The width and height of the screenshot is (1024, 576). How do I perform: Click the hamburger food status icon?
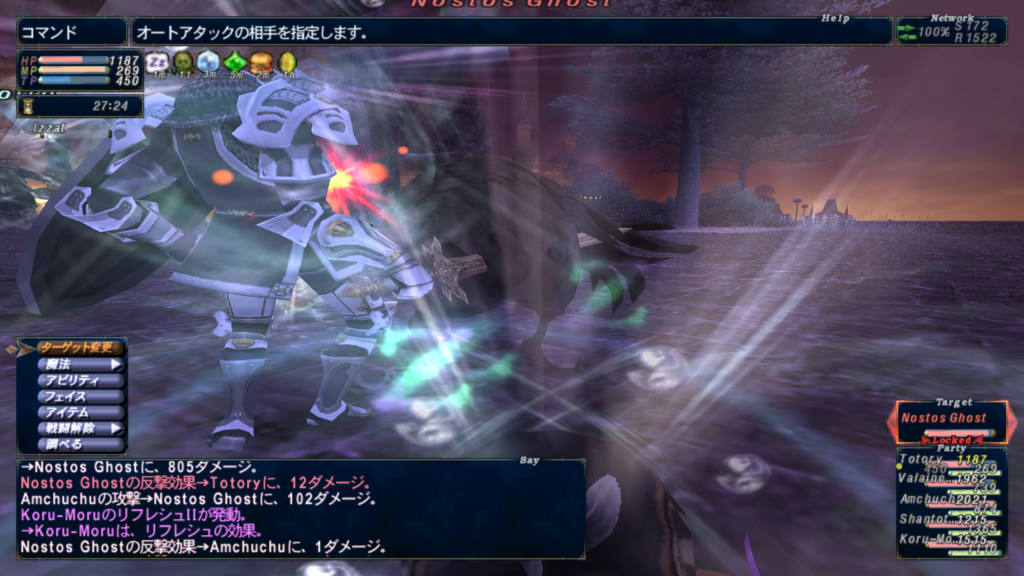261,62
